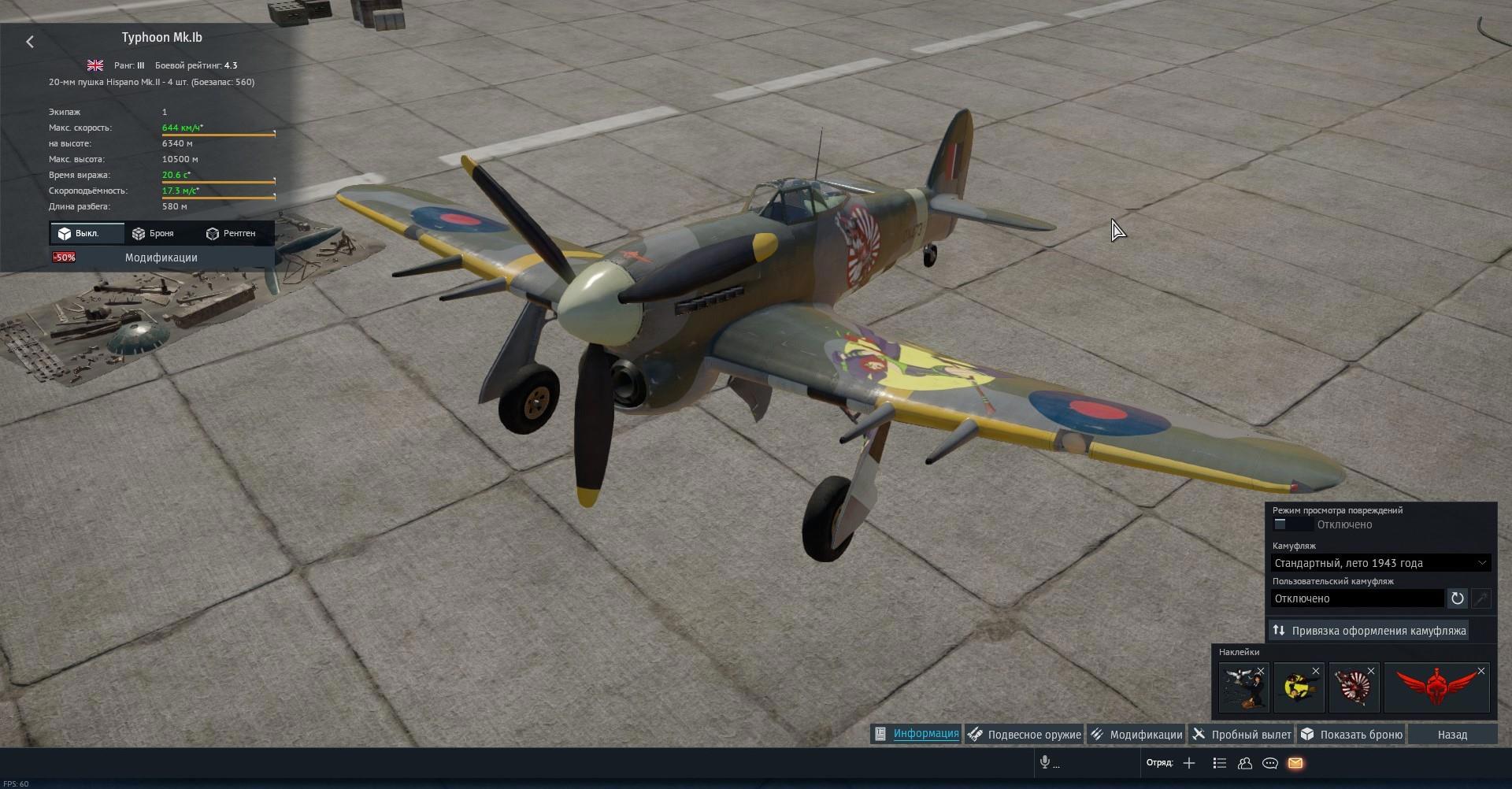Switch to the Броня armor view
The image size is (1512, 789).
153,233
